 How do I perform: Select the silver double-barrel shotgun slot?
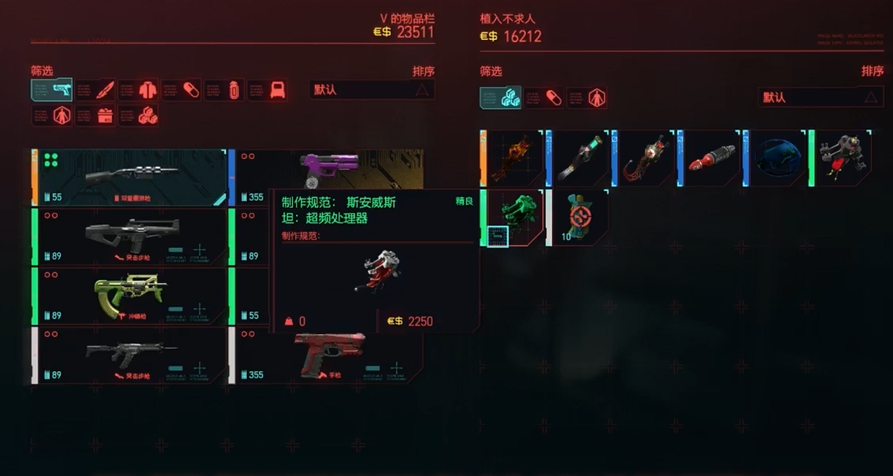click(130, 177)
